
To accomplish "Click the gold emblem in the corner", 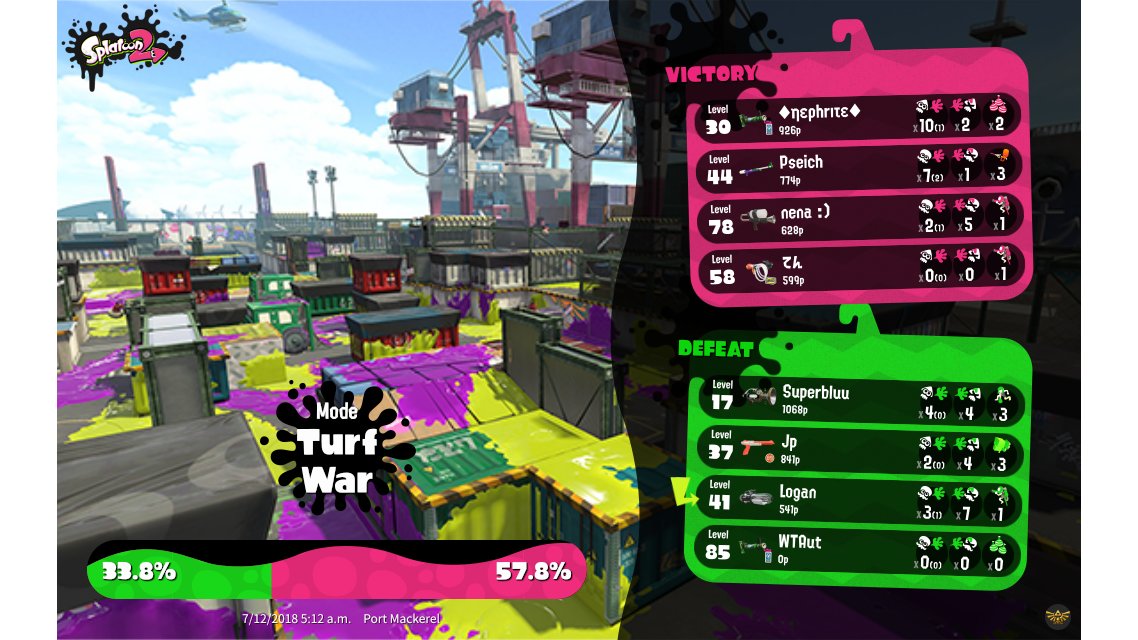I will (1057, 615).
